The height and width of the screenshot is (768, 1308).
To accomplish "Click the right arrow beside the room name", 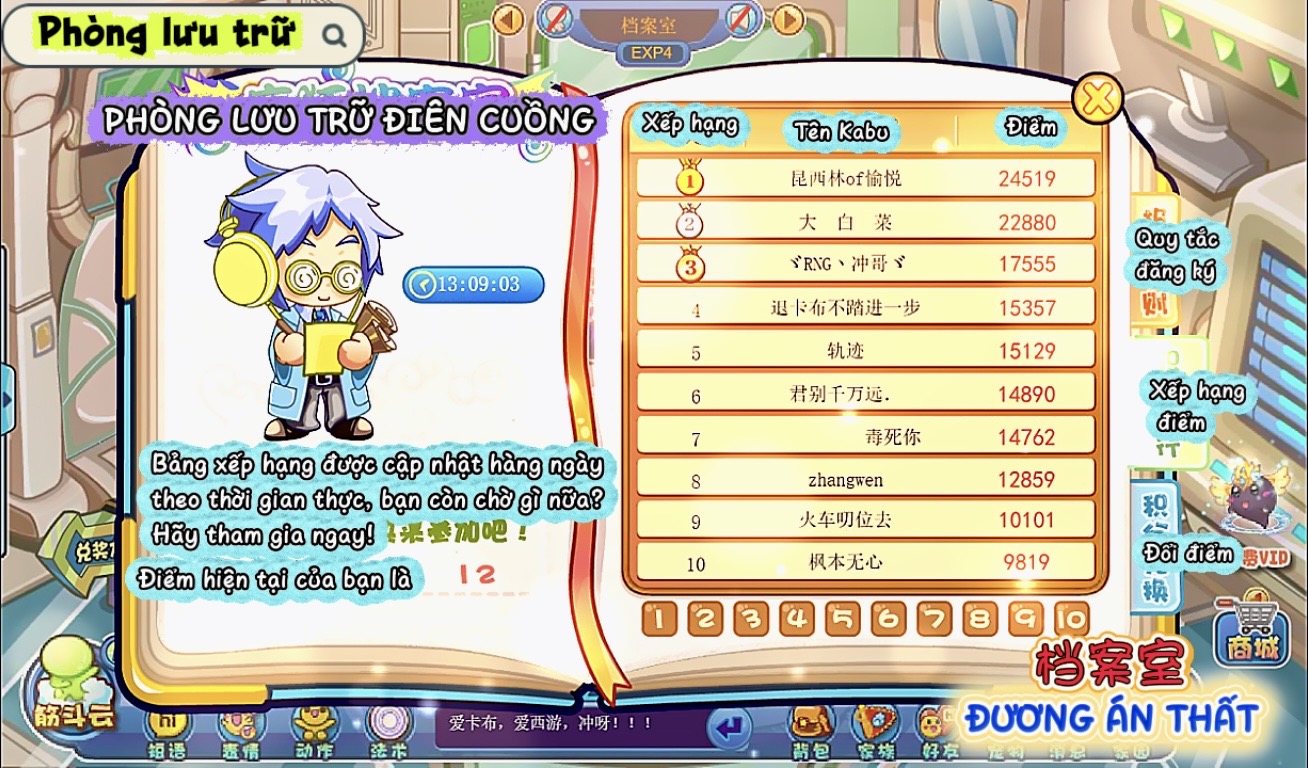I will [x=788, y=19].
